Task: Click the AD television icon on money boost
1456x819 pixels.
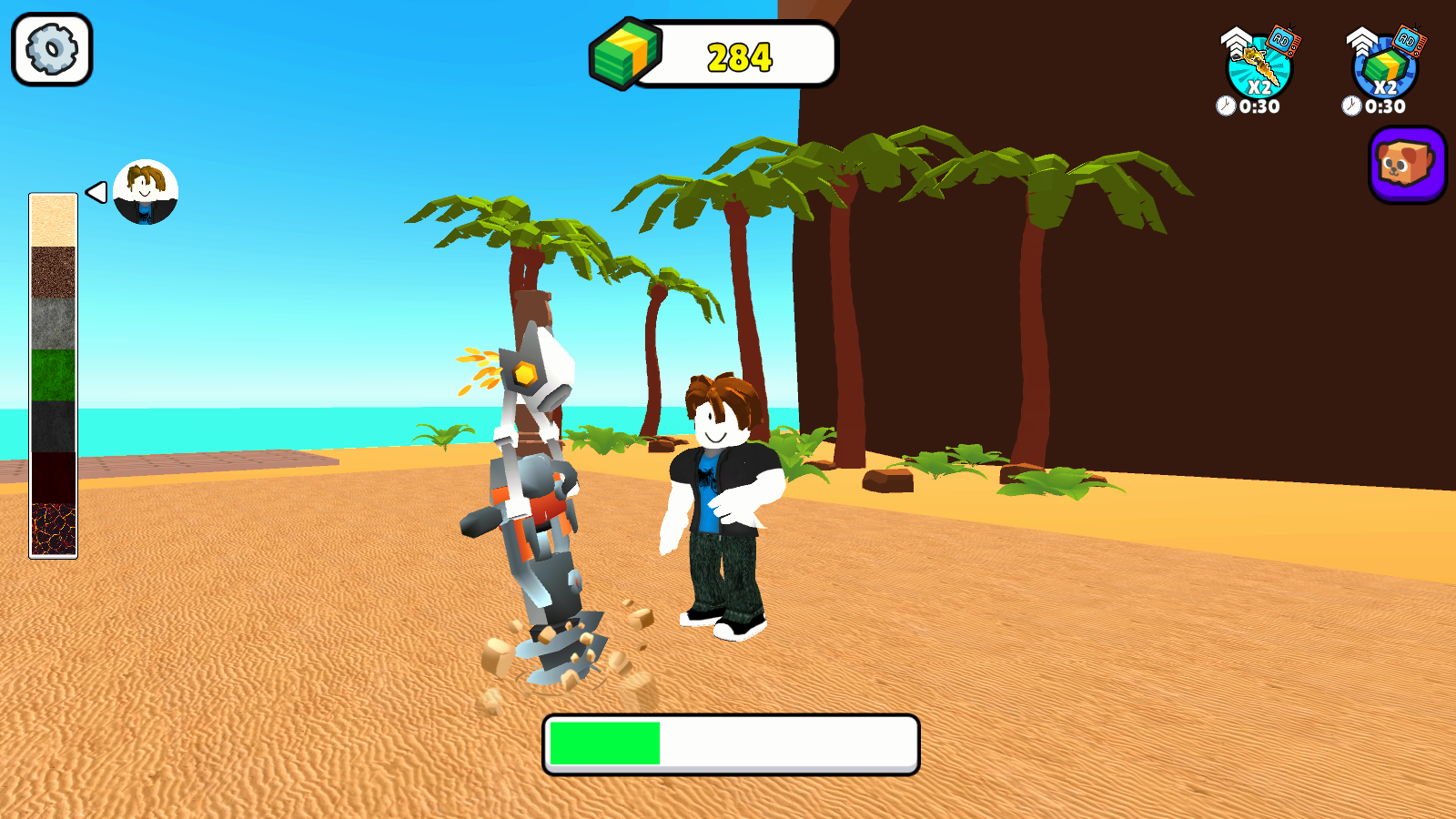Action: click(x=1411, y=38)
